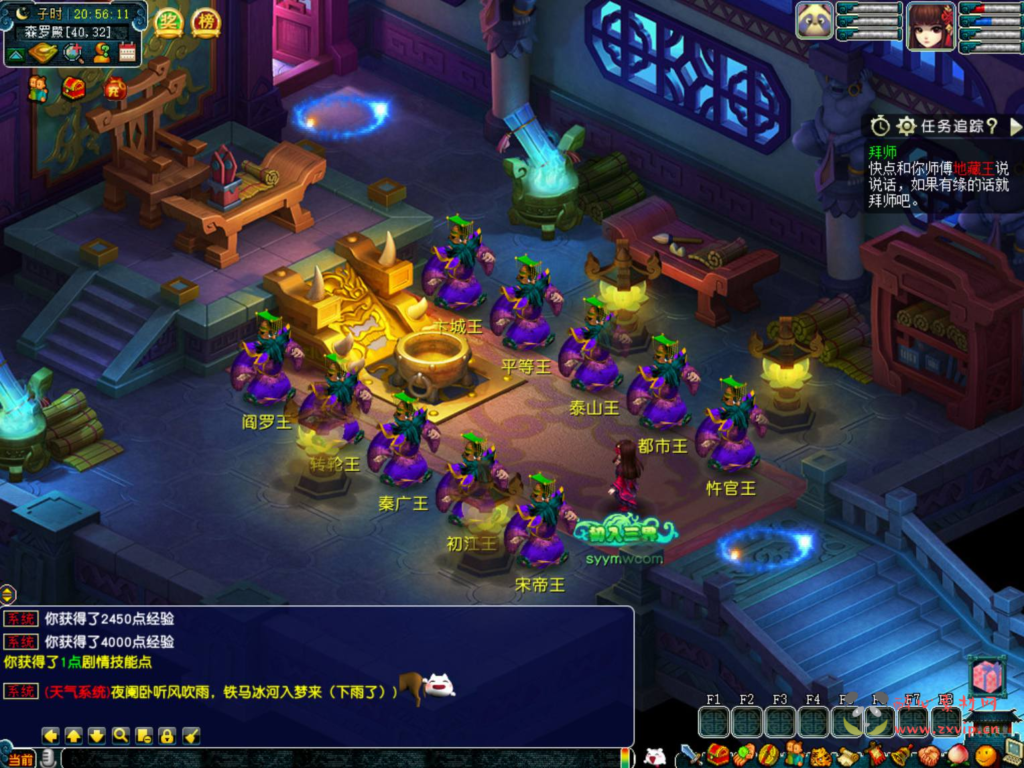Lock the chat window with the padlock button
Image resolution: width=1024 pixels, height=768 pixels.
pos(167,736)
